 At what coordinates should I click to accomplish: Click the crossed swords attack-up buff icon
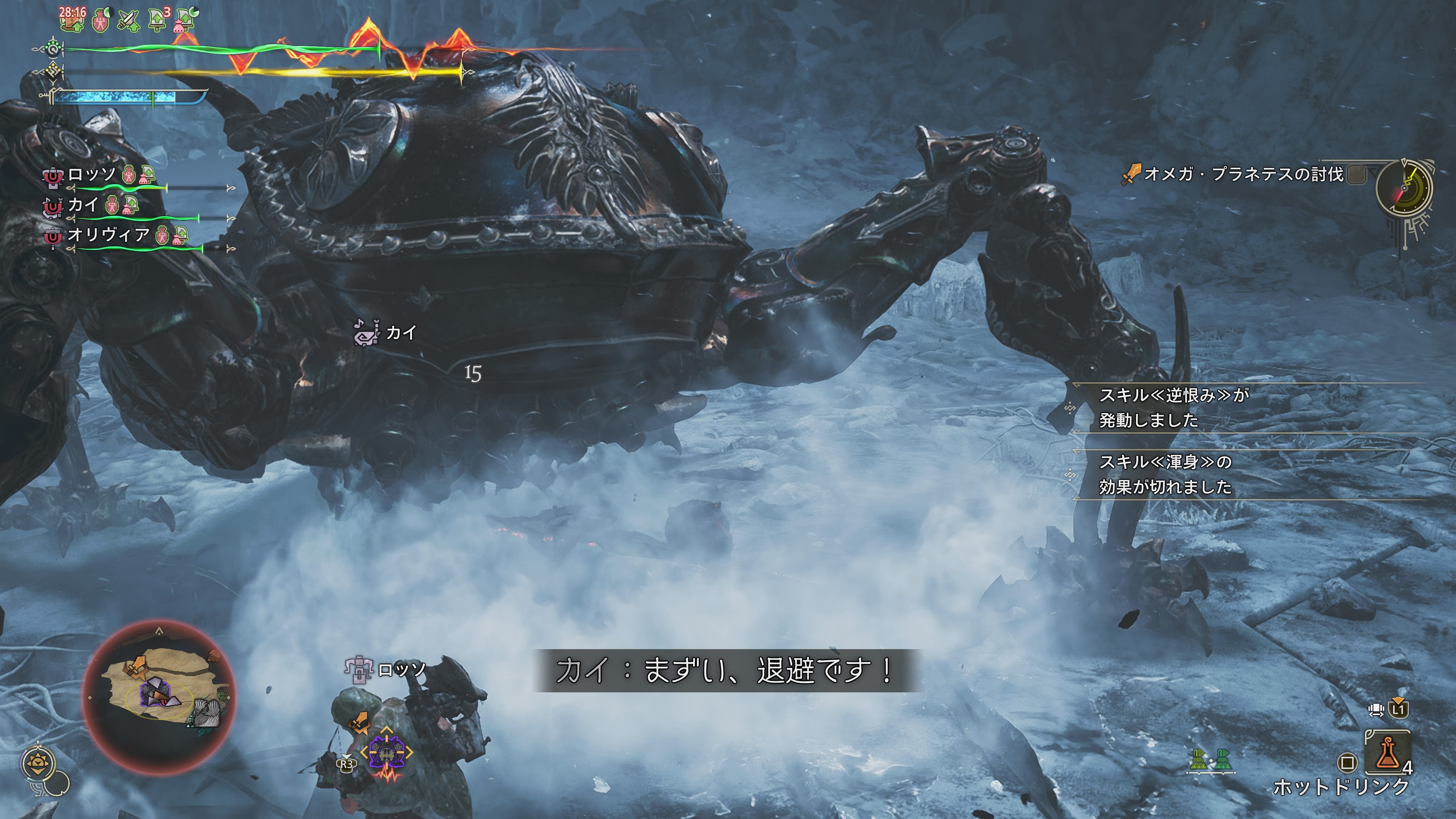pyautogui.click(x=129, y=21)
